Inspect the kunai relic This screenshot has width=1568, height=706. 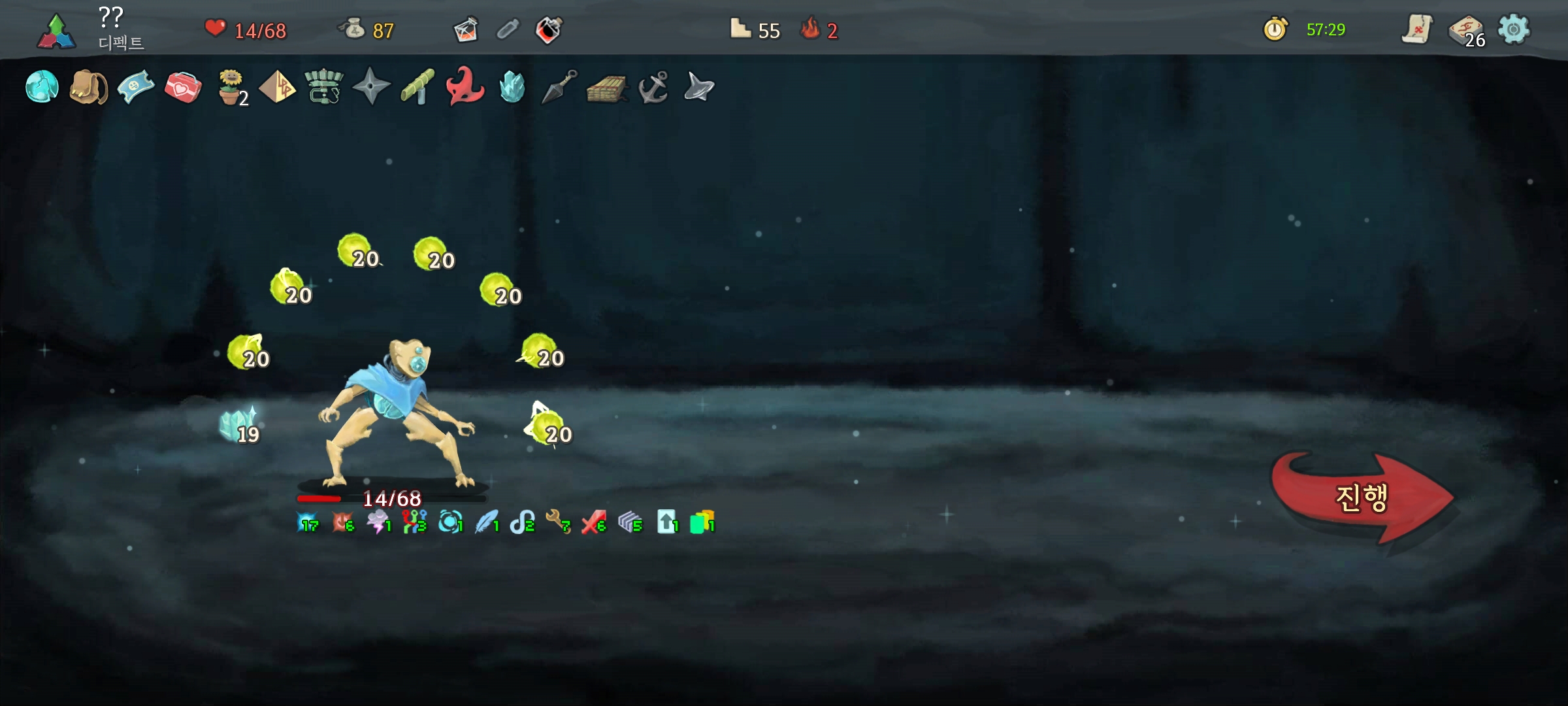559,87
